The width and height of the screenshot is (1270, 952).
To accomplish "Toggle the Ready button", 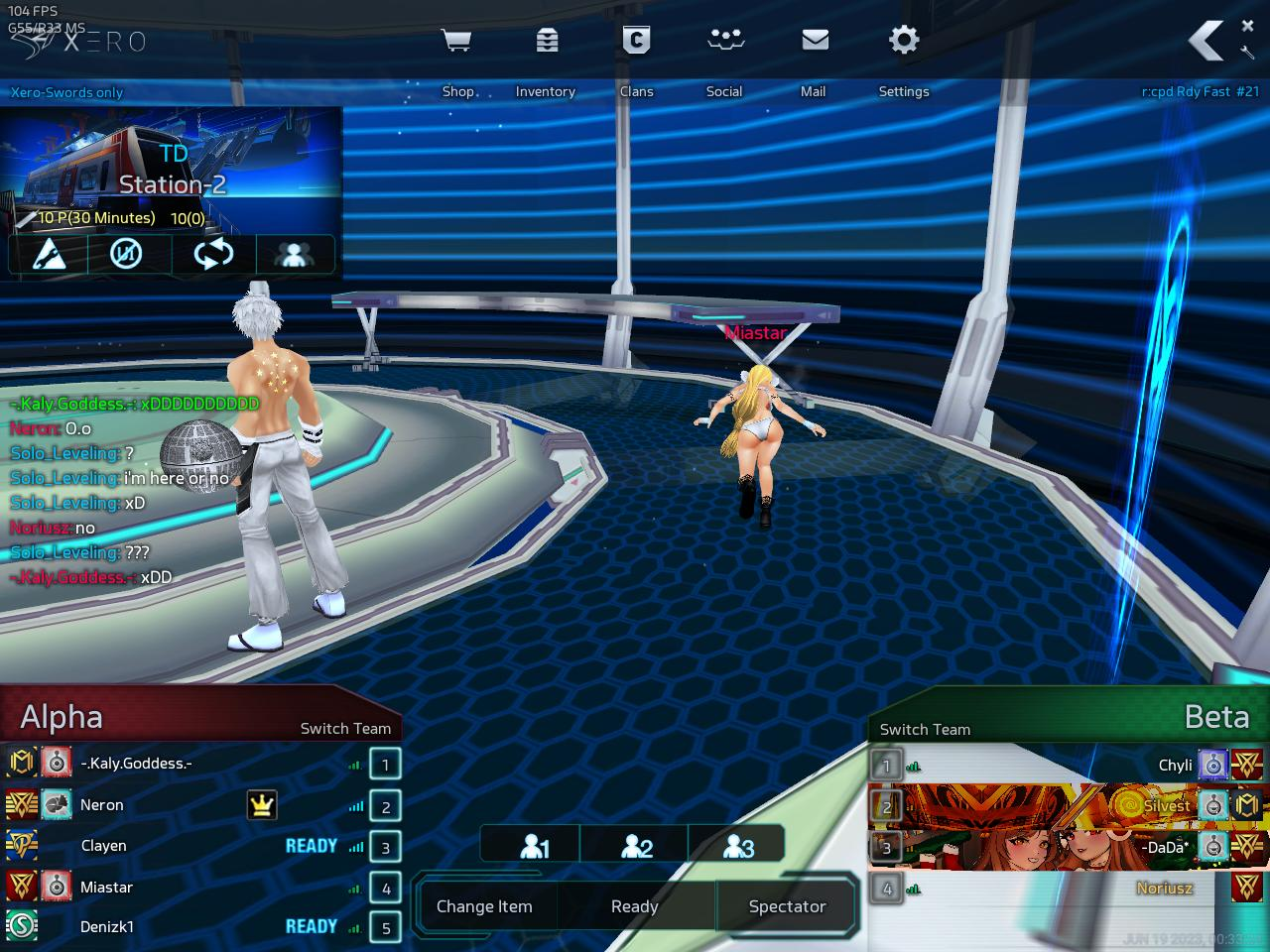I will pos(635,906).
